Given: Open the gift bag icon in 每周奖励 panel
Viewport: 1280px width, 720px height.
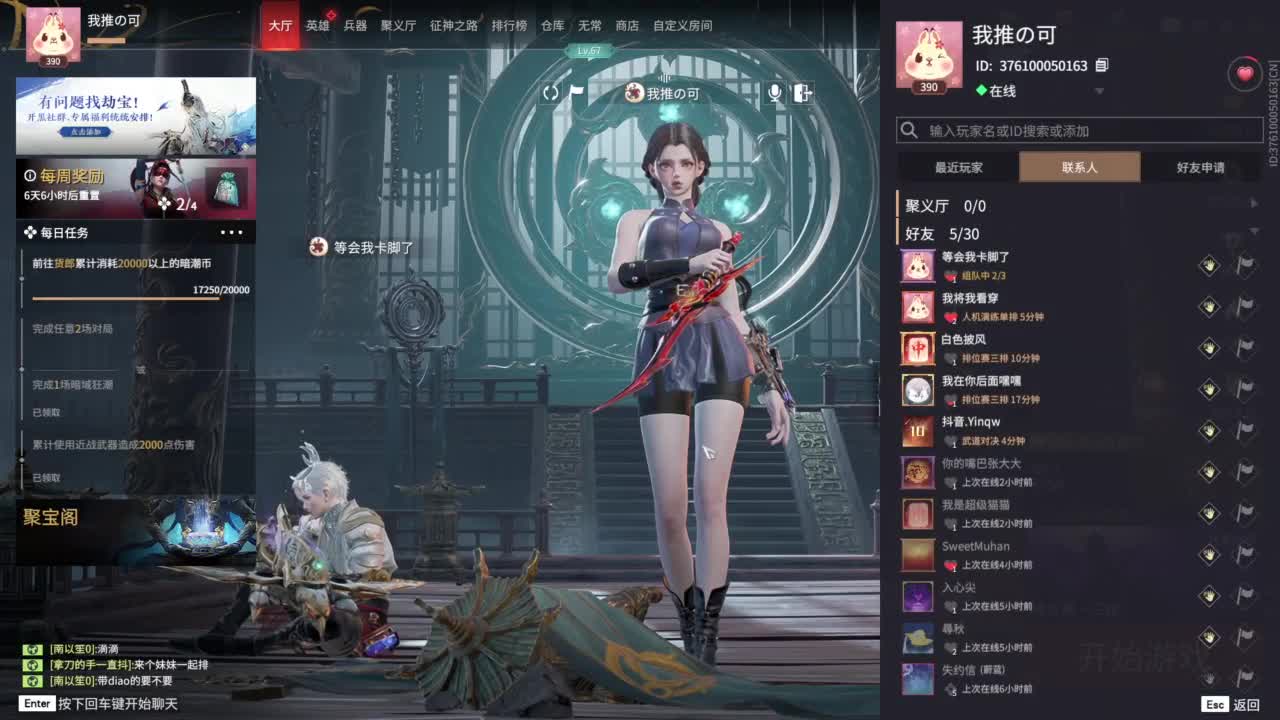Looking at the screenshot, I should [227, 185].
